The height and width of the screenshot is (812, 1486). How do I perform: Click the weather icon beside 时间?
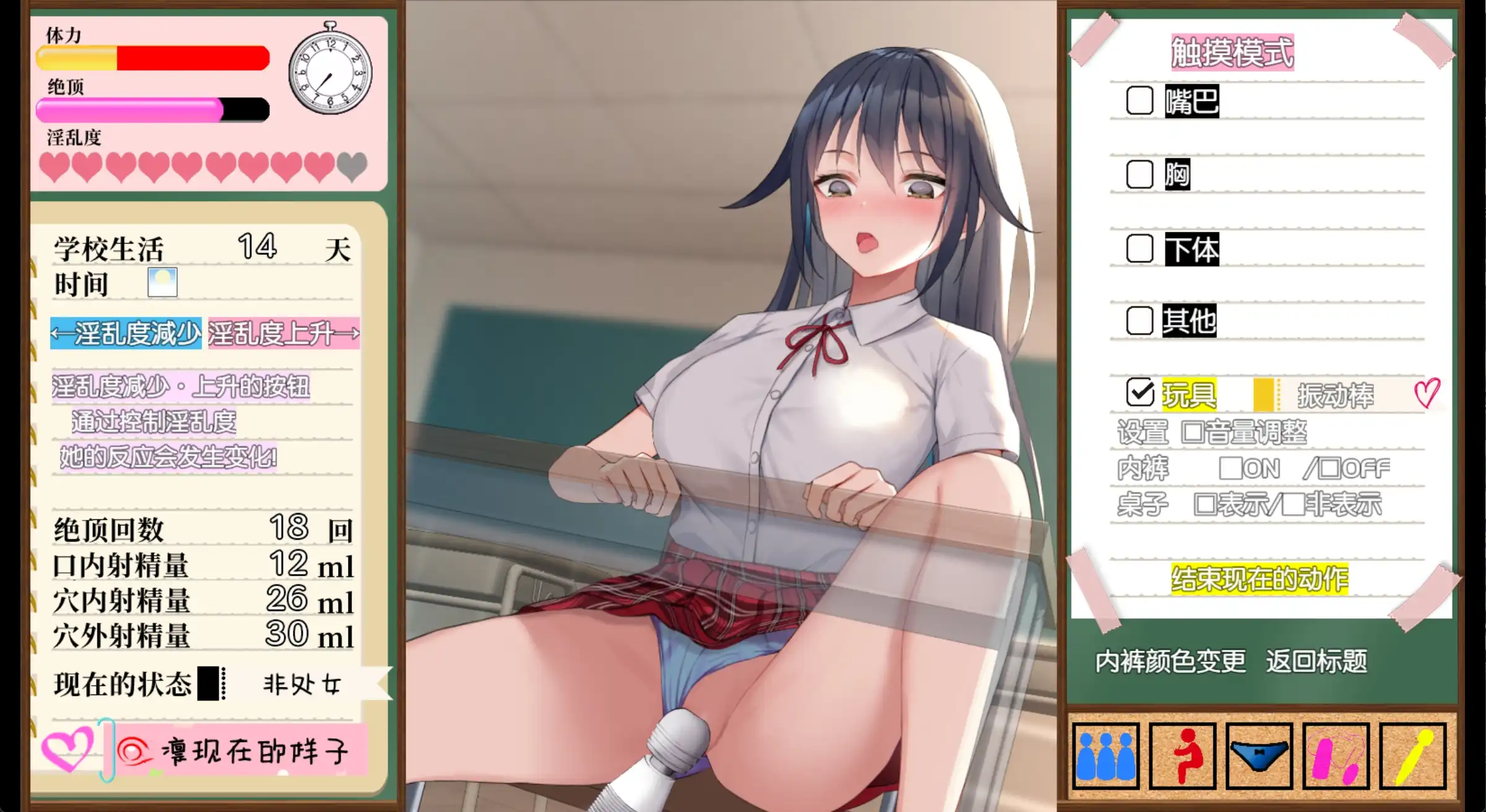click(x=163, y=282)
